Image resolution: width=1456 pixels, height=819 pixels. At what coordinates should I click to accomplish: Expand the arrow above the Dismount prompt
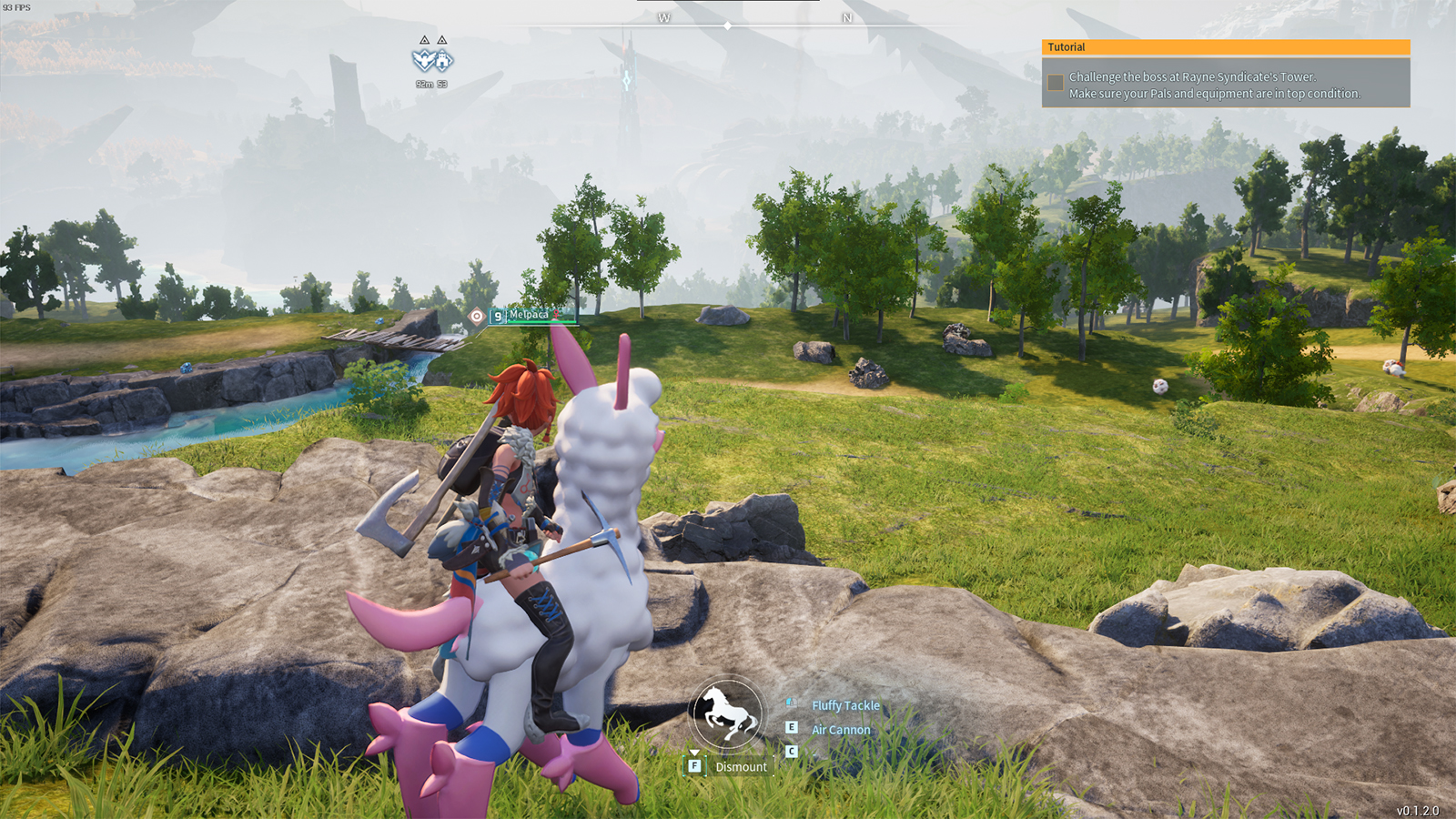[x=694, y=753]
